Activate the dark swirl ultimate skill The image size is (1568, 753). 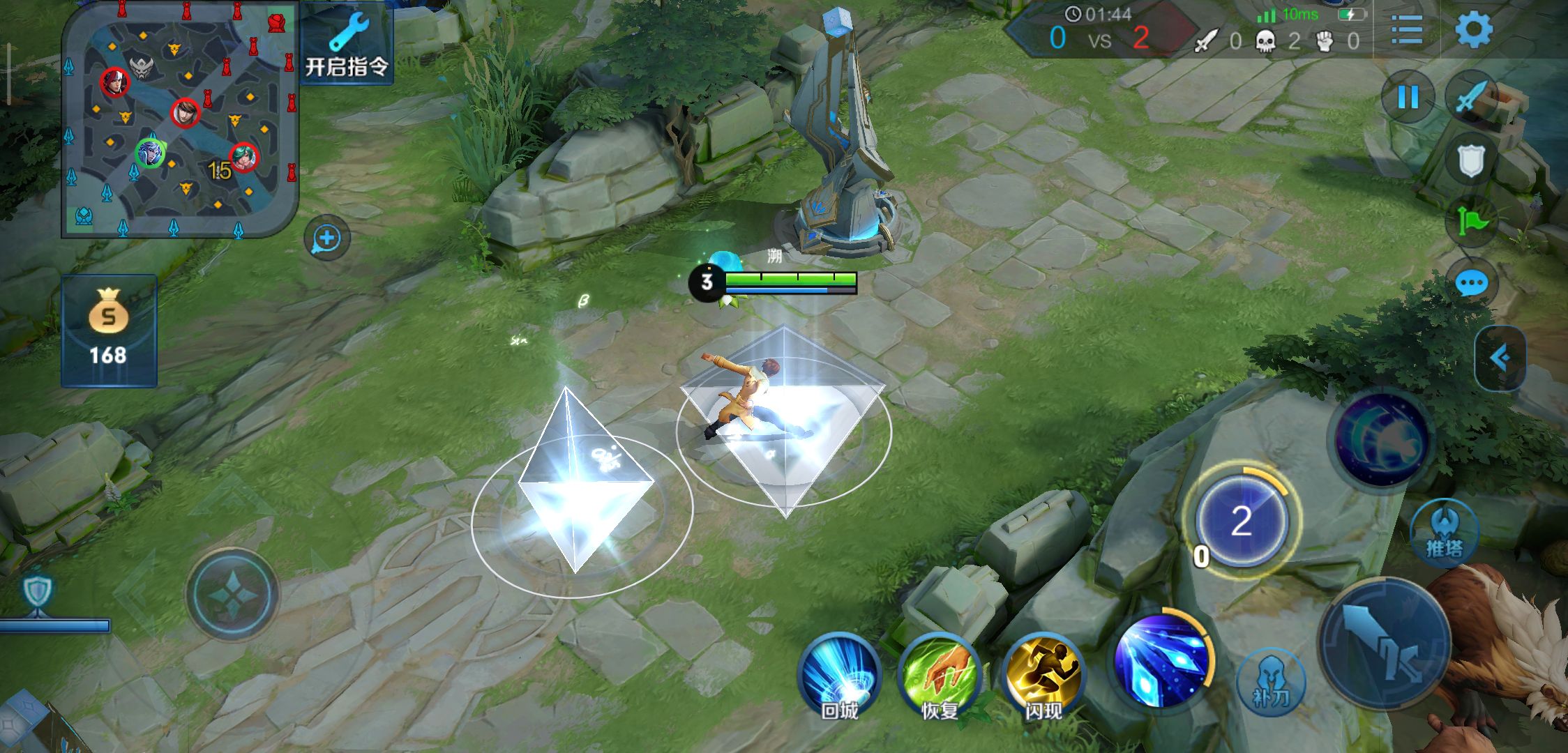click(1381, 439)
